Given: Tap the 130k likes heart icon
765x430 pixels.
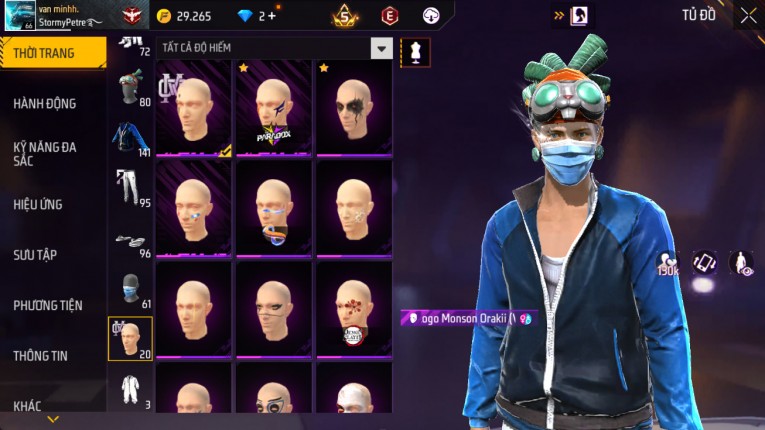Looking at the screenshot, I should tap(667, 262).
